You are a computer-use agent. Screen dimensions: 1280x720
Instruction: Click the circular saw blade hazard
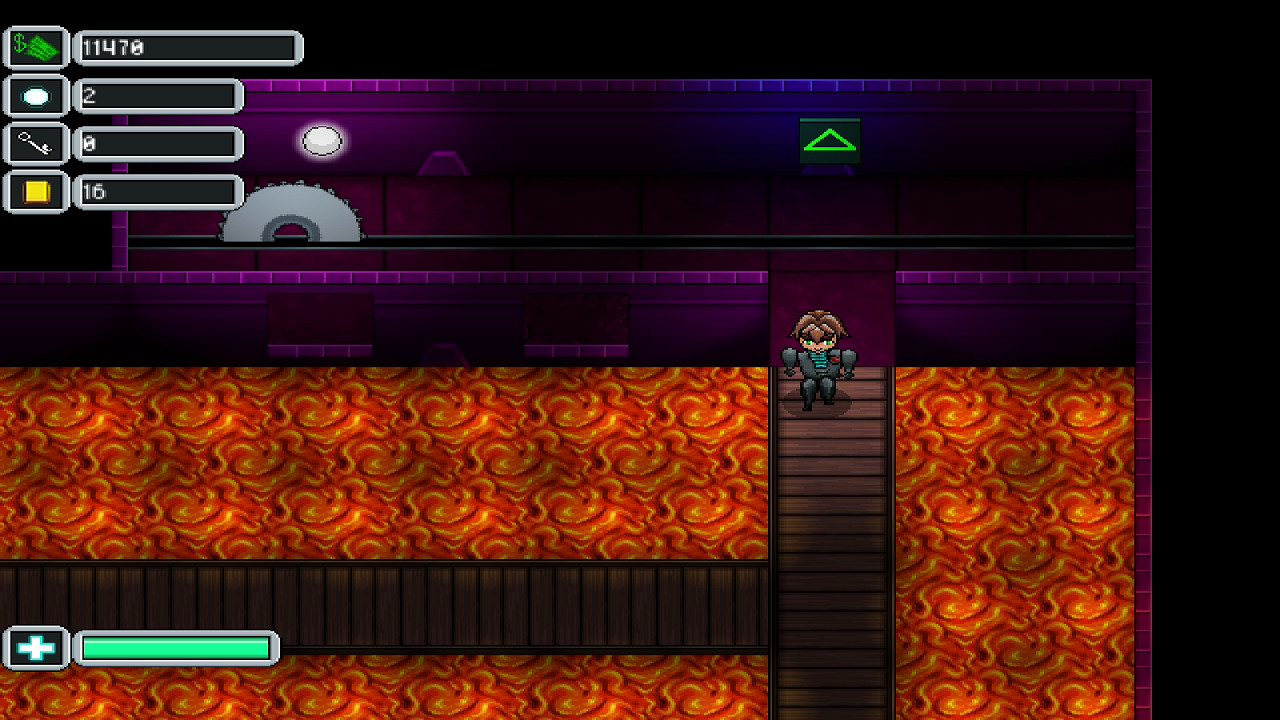point(290,215)
